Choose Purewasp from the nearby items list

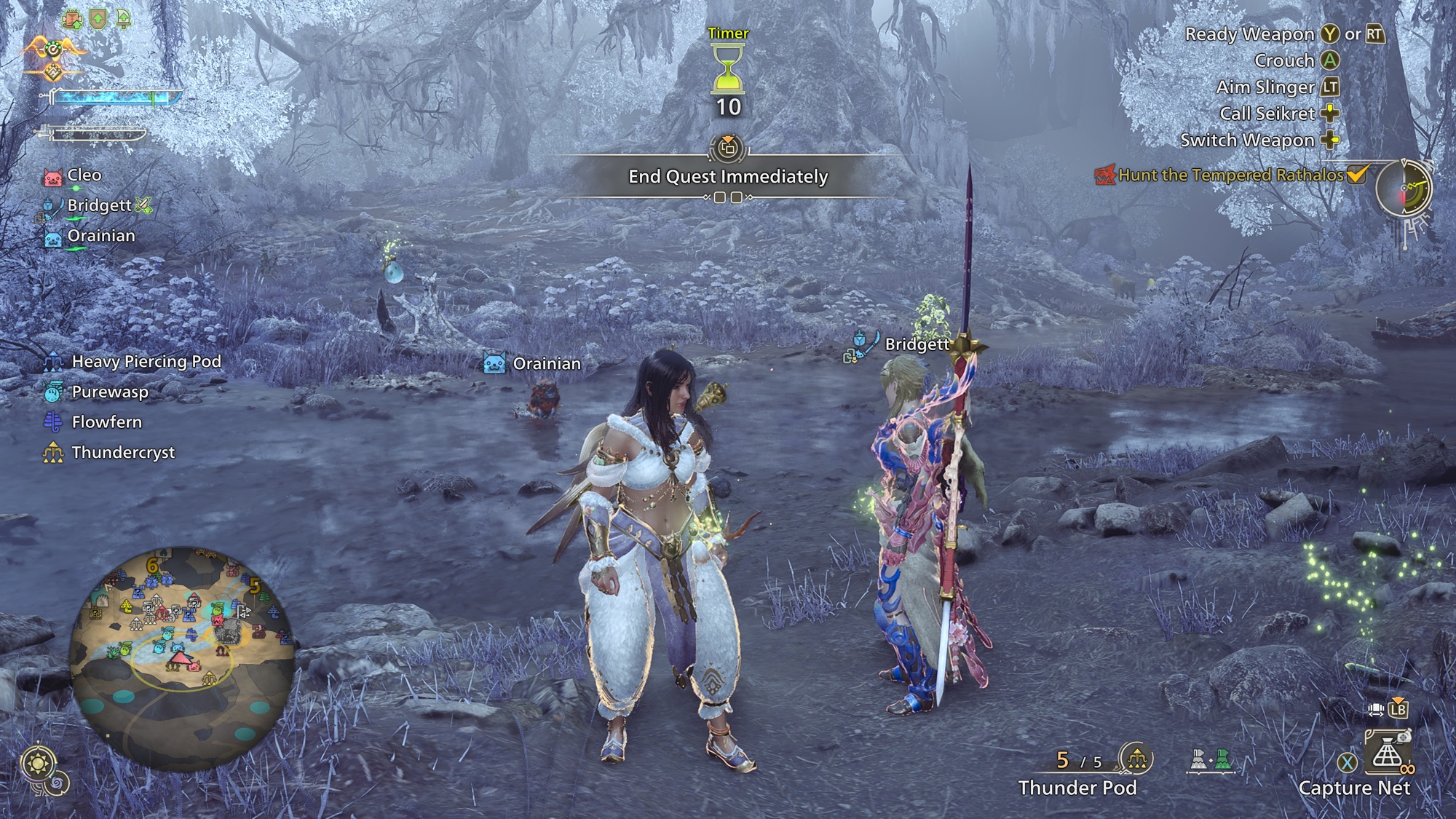point(109,392)
